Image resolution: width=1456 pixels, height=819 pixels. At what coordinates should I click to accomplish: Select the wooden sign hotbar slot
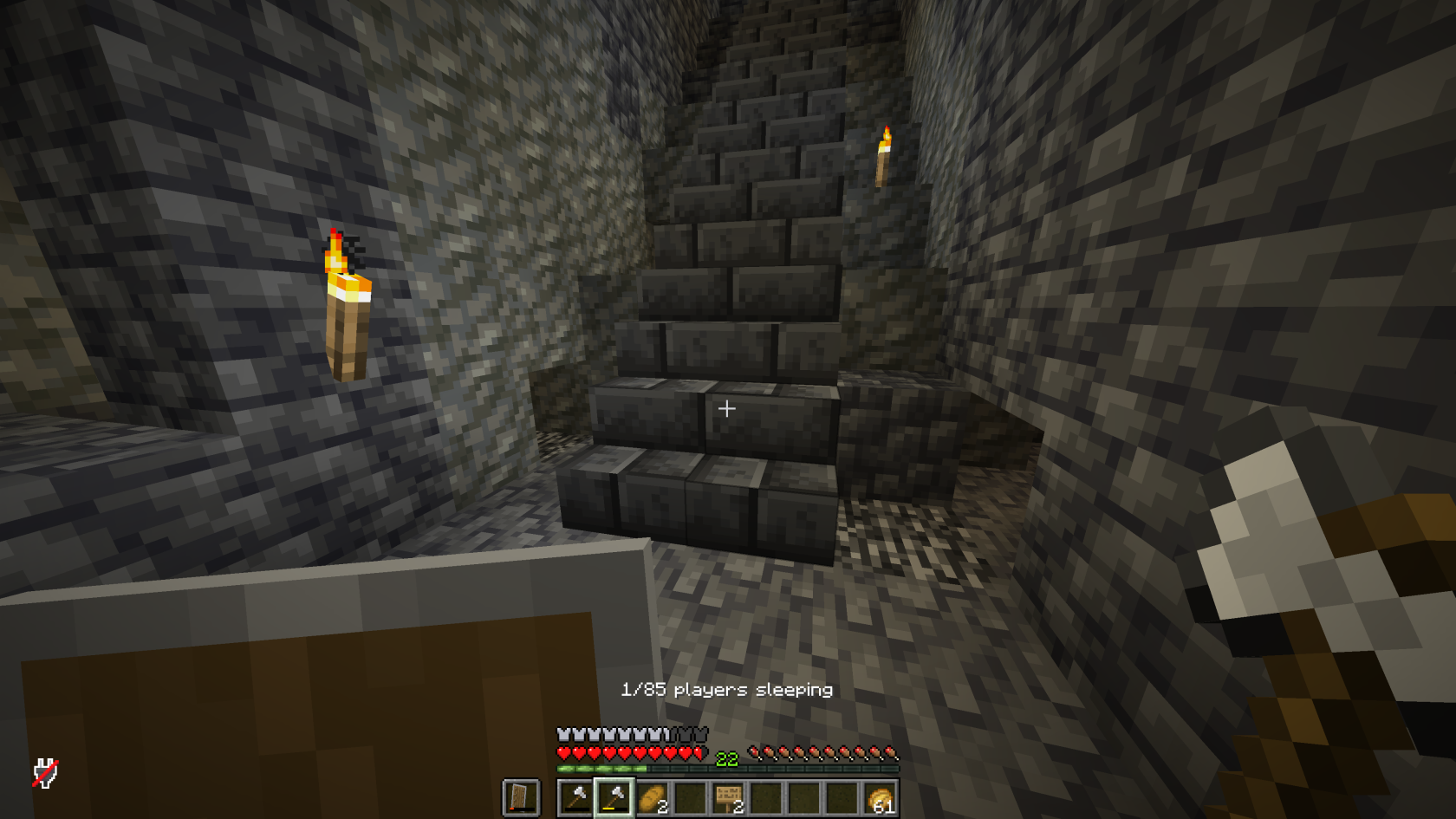point(728,797)
